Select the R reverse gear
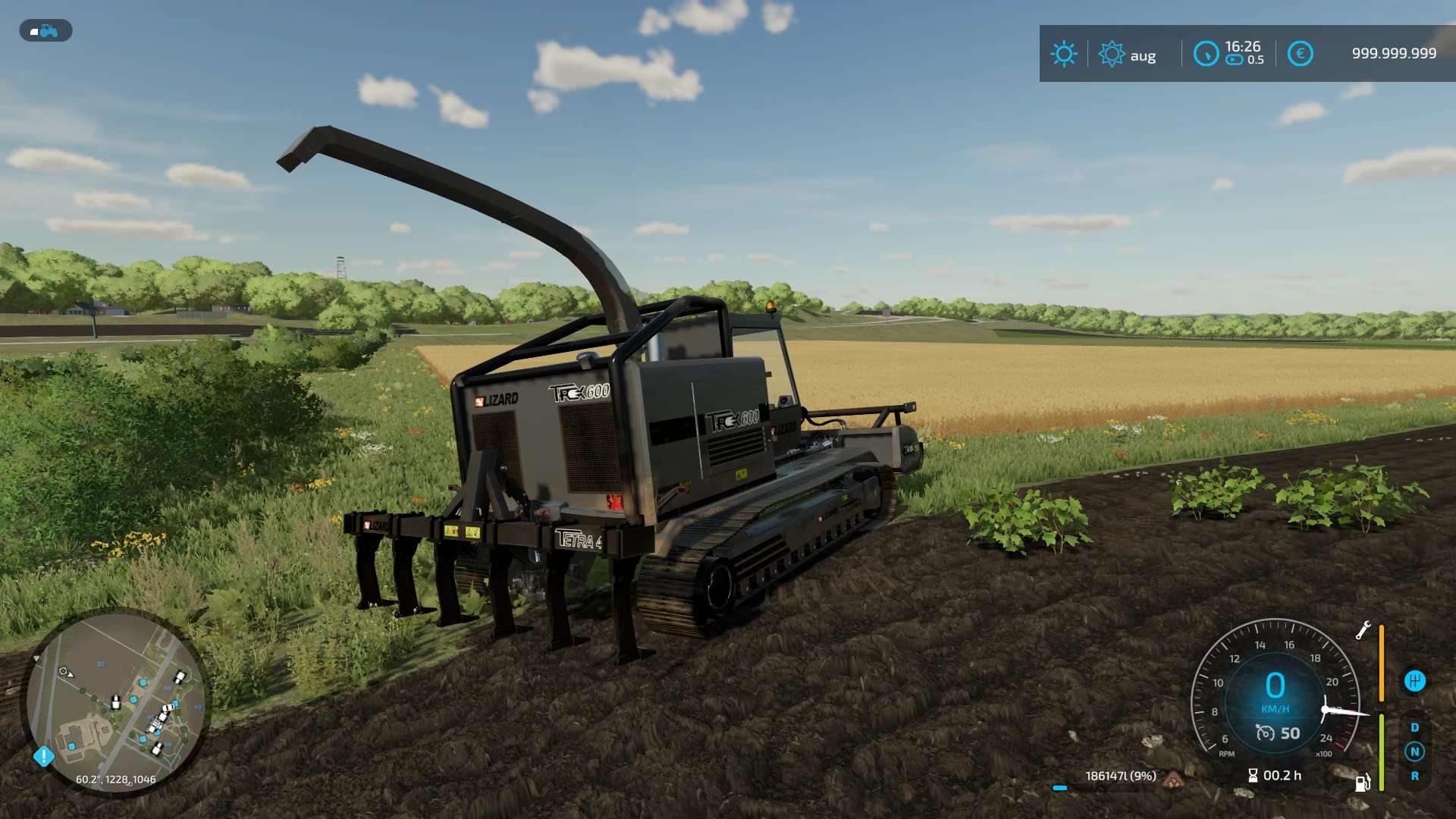Screen dimensions: 1456x819 (x=1414, y=777)
